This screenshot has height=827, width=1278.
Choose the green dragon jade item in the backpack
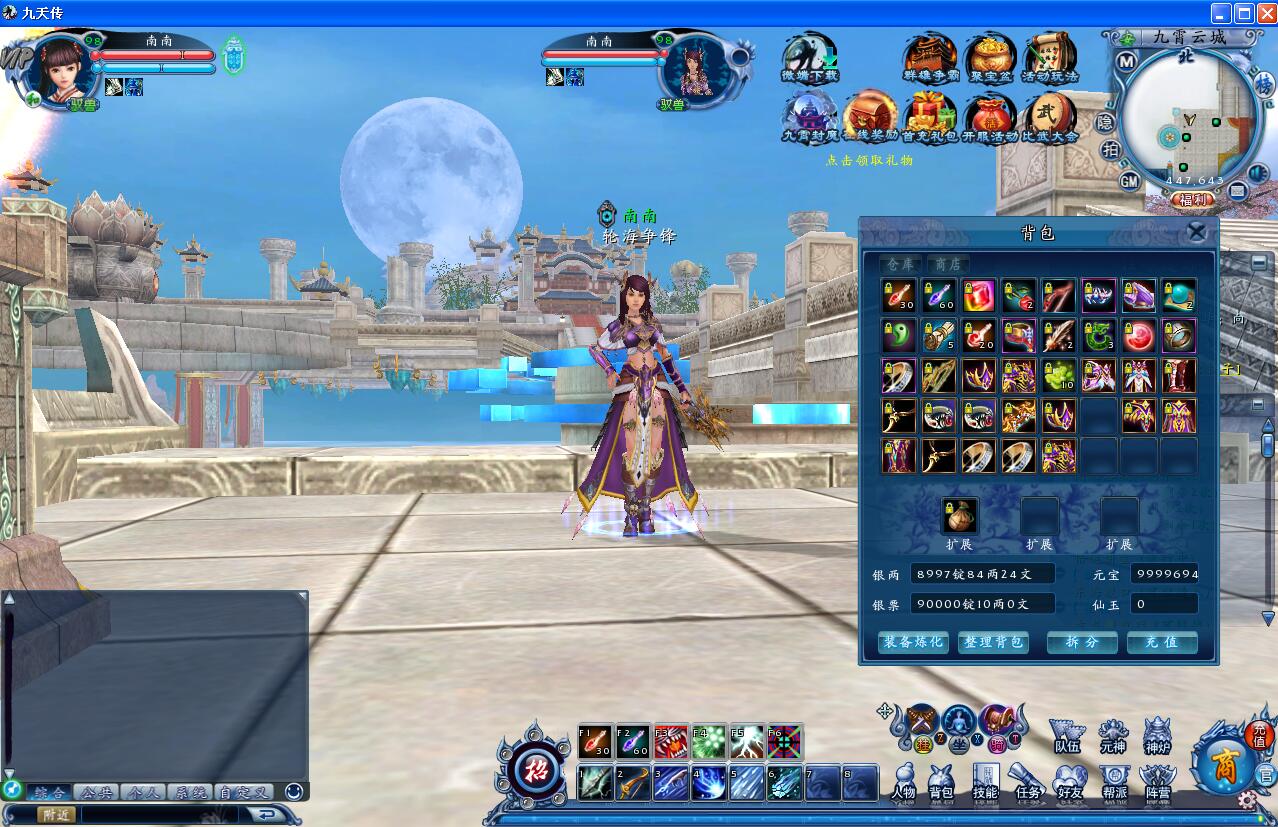click(x=1099, y=336)
